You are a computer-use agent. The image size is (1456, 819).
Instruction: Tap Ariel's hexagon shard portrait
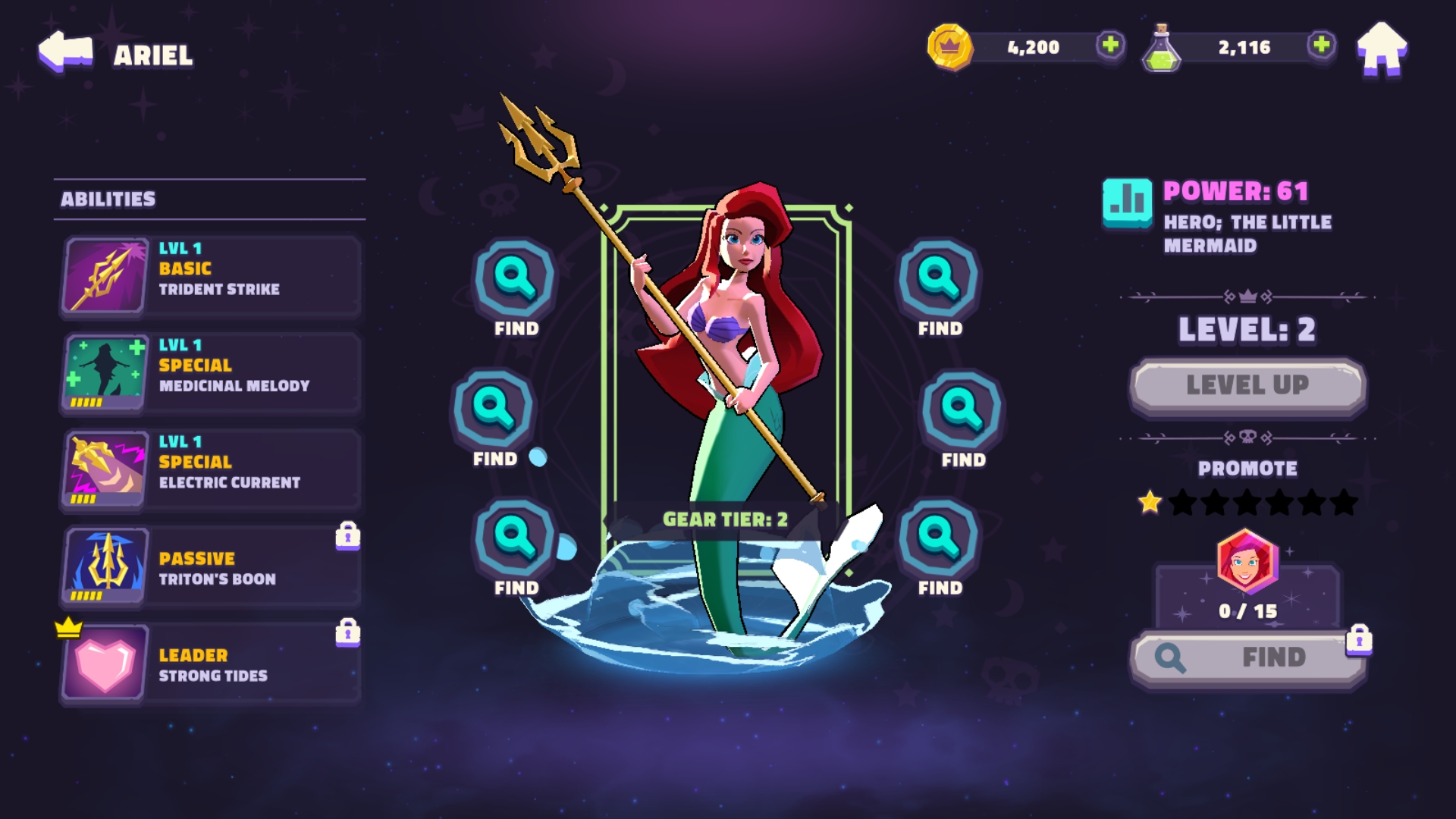click(x=1247, y=561)
